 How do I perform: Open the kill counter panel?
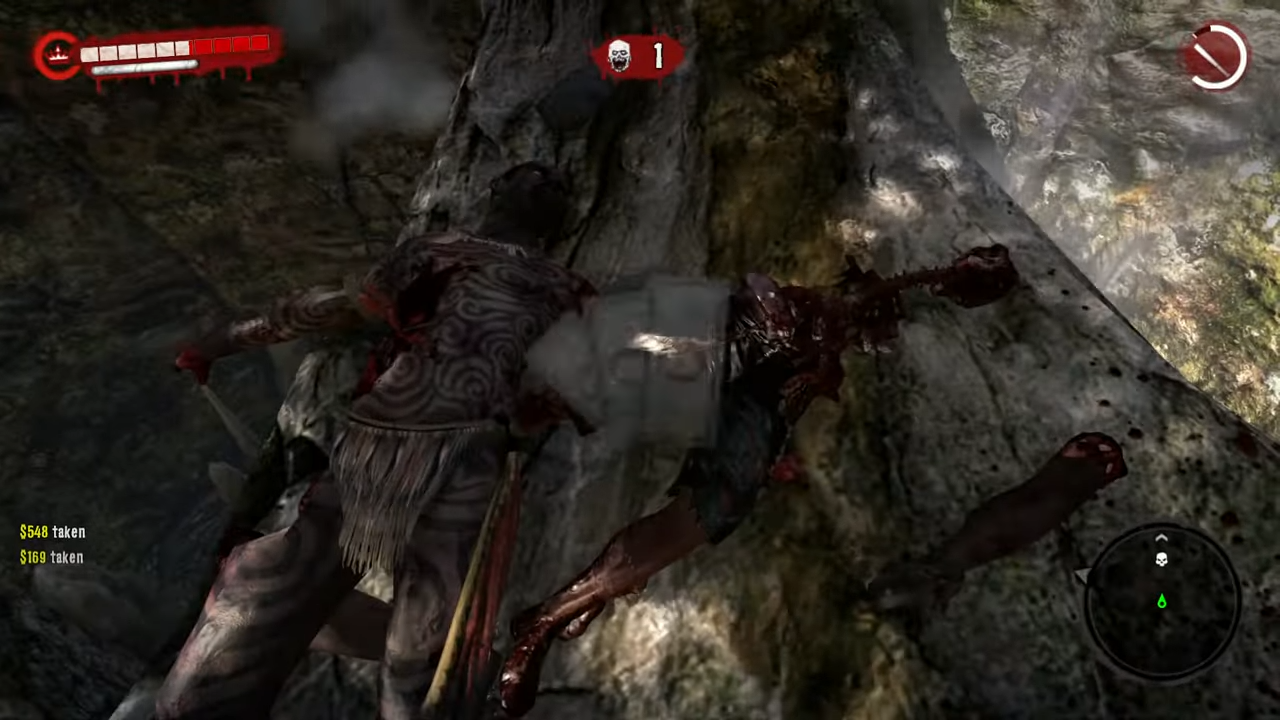pyautogui.click(x=638, y=57)
